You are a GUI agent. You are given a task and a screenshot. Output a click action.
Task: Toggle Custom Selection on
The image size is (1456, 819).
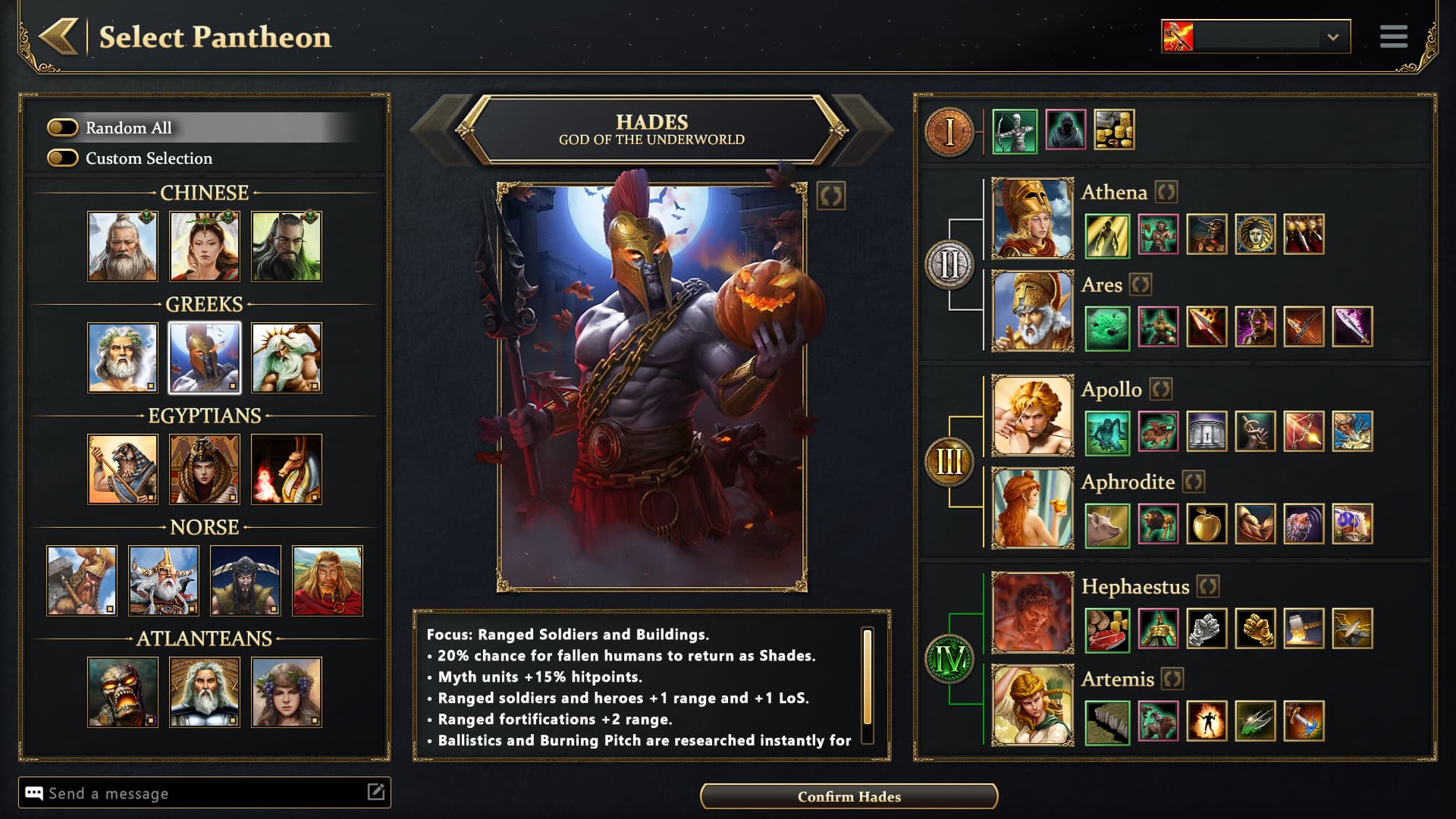[63, 158]
